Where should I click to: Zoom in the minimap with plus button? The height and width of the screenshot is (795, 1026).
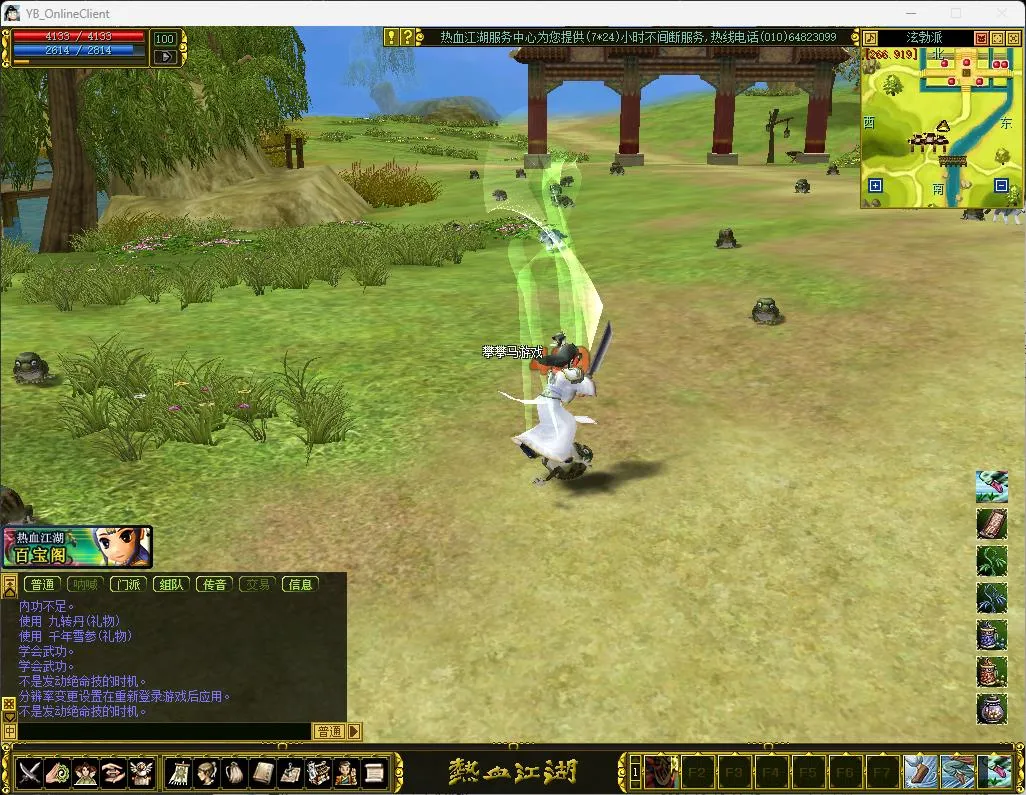click(x=876, y=185)
